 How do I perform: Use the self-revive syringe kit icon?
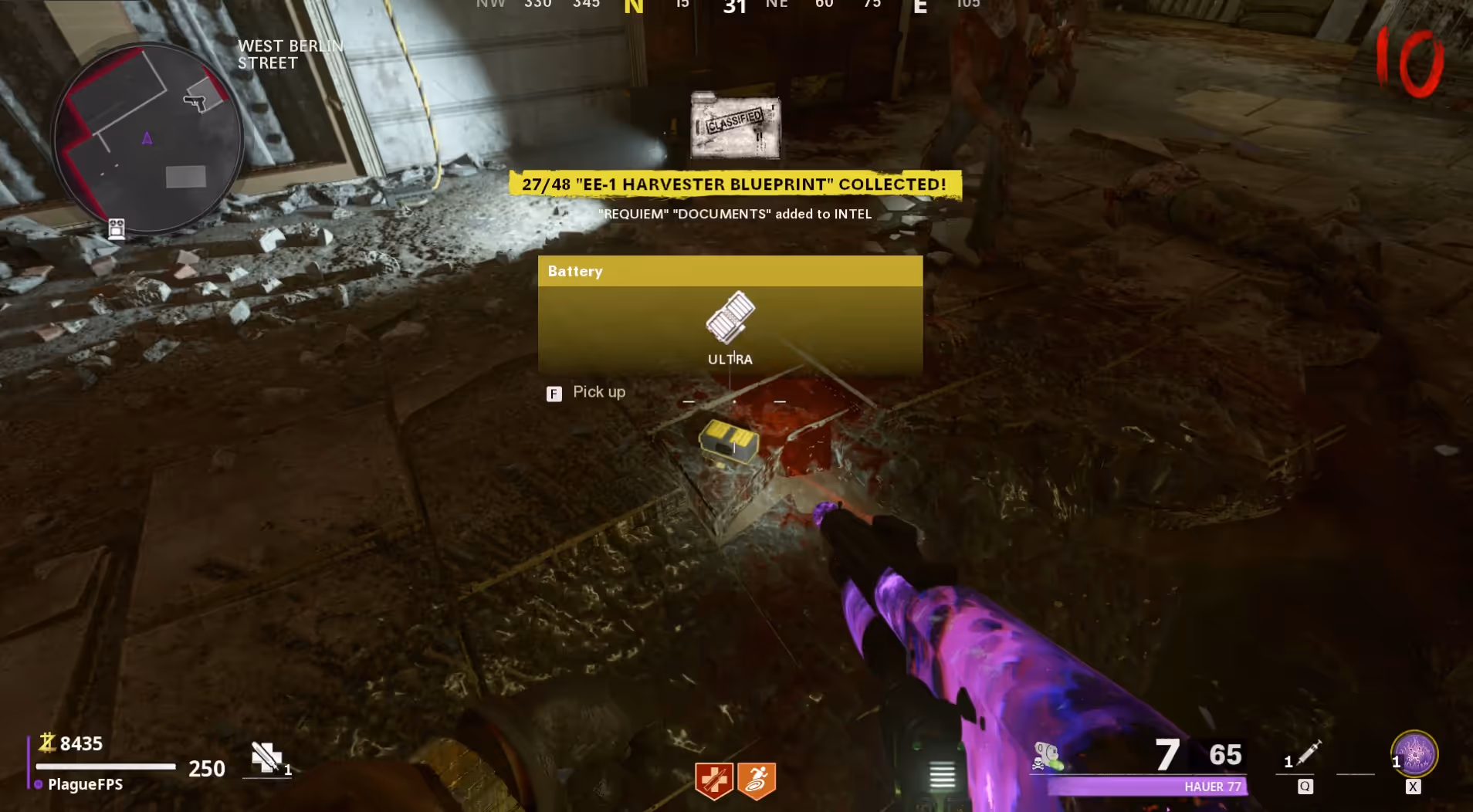(x=266, y=757)
